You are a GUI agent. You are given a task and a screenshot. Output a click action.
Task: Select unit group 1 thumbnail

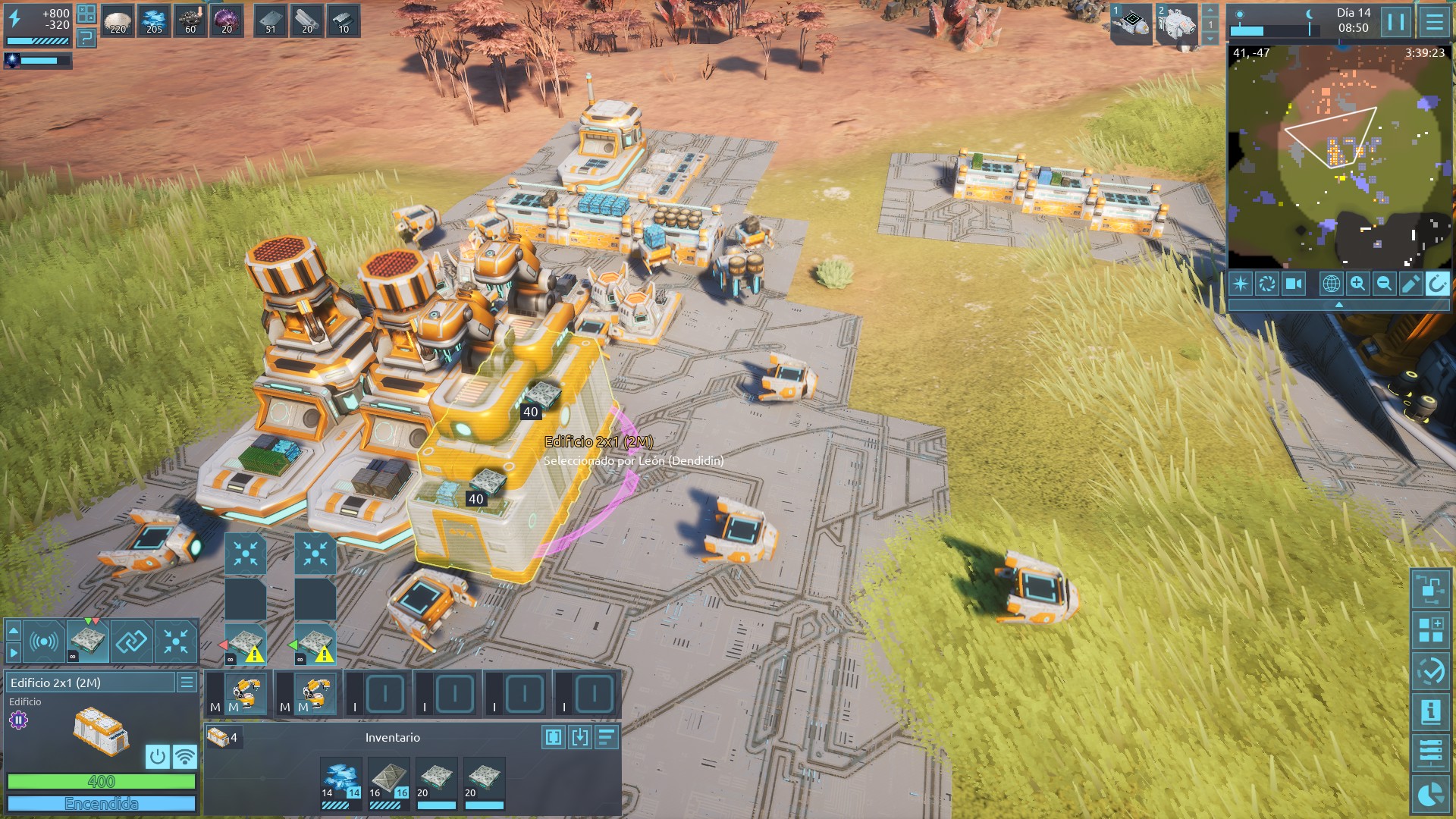[x=1131, y=23]
